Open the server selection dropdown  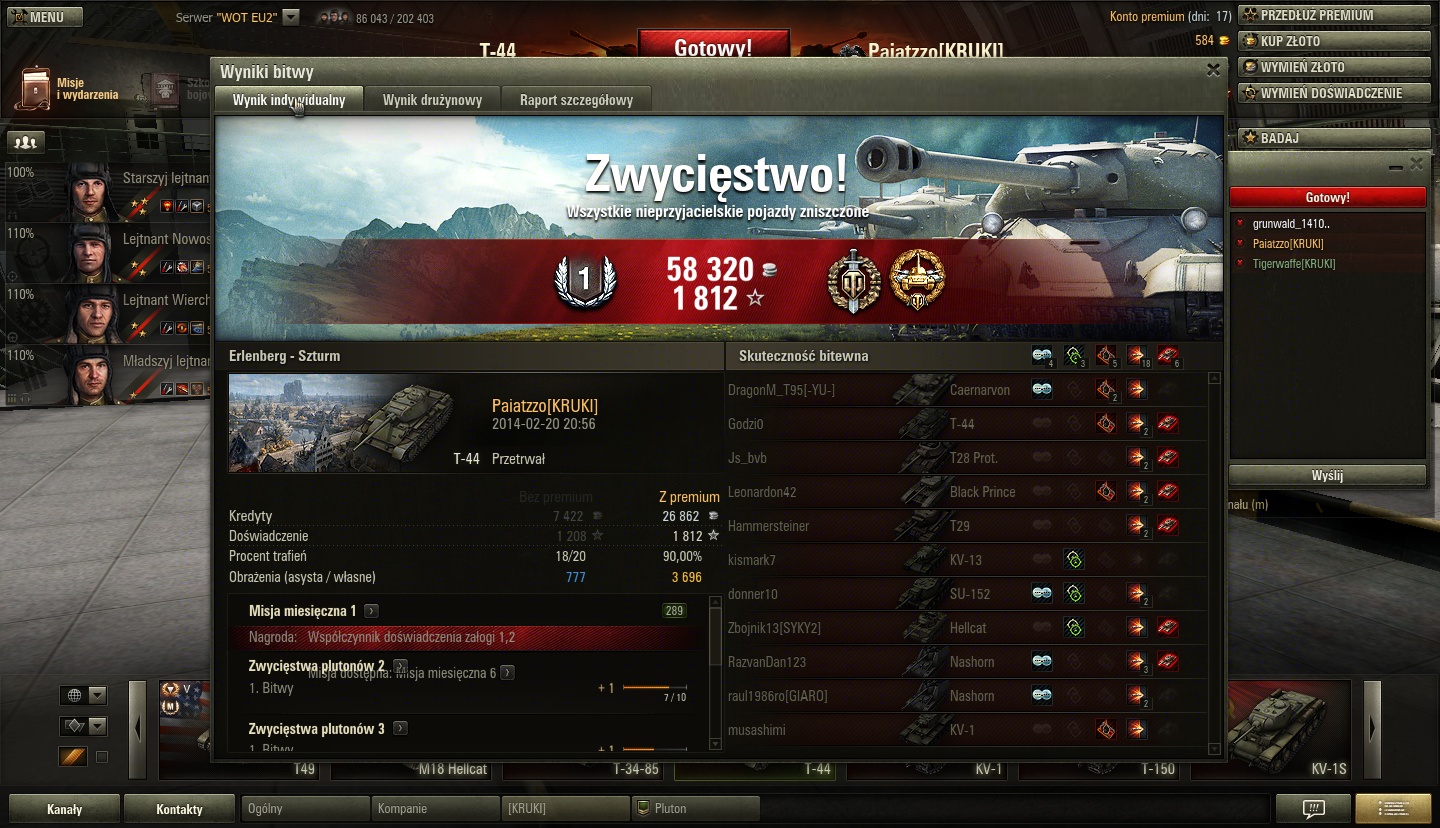click(x=291, y=17)
